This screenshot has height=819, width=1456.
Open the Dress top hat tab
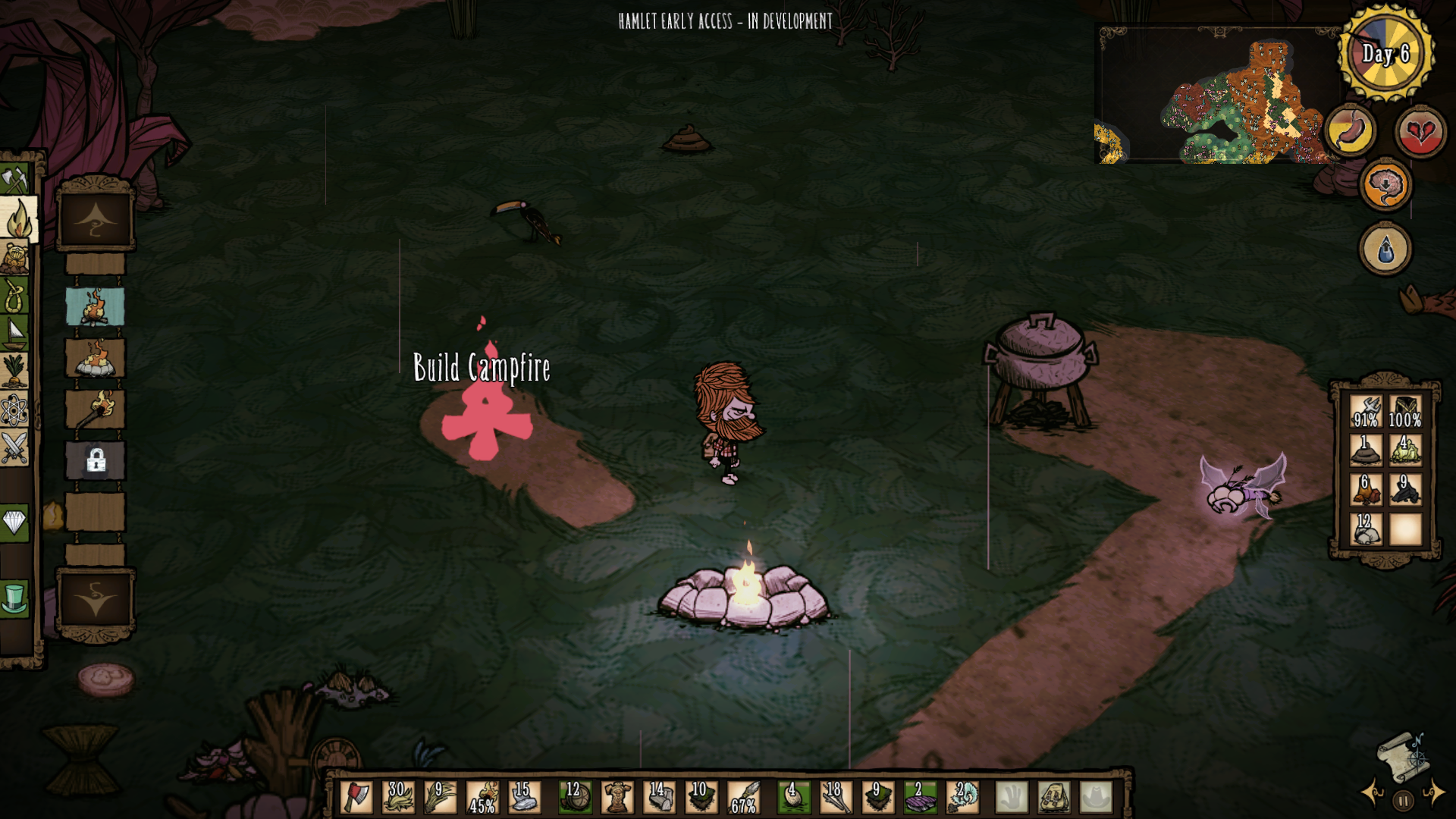coord(14,598)
